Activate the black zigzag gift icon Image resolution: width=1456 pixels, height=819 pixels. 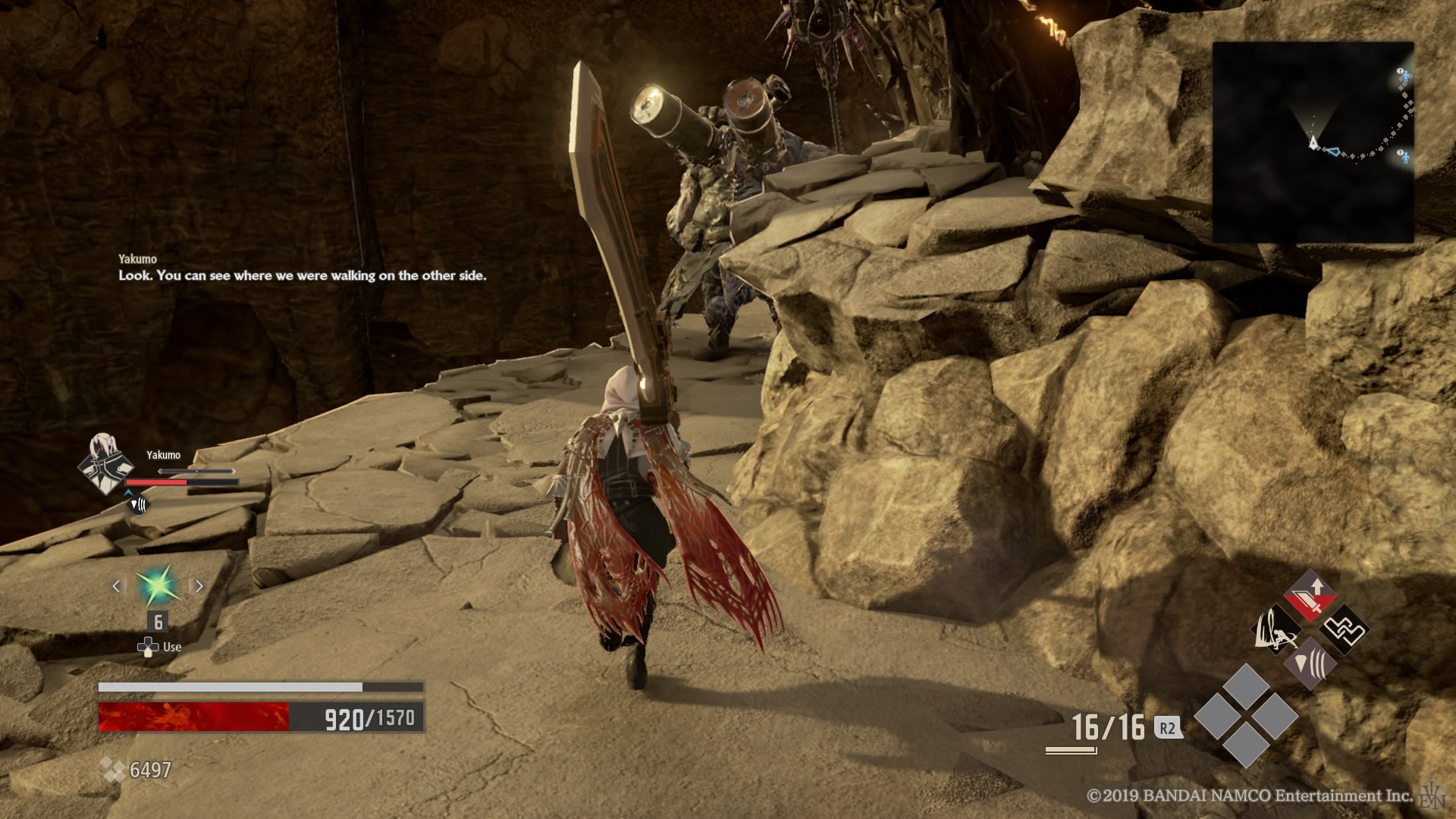click(x=1344, y=629)
